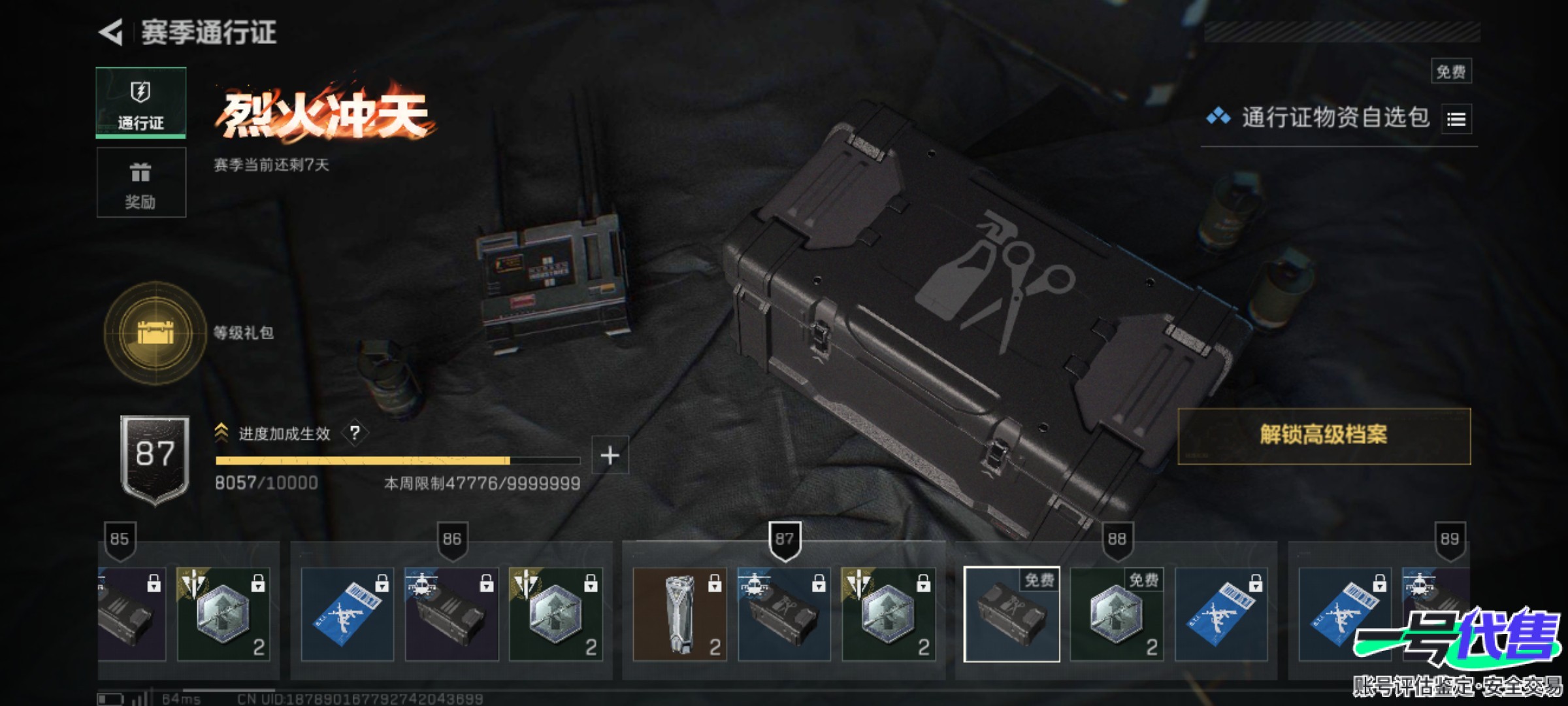Switch to the 通行证 tab
Viewport: 1568px width, 706px height.
pos(140,103)
